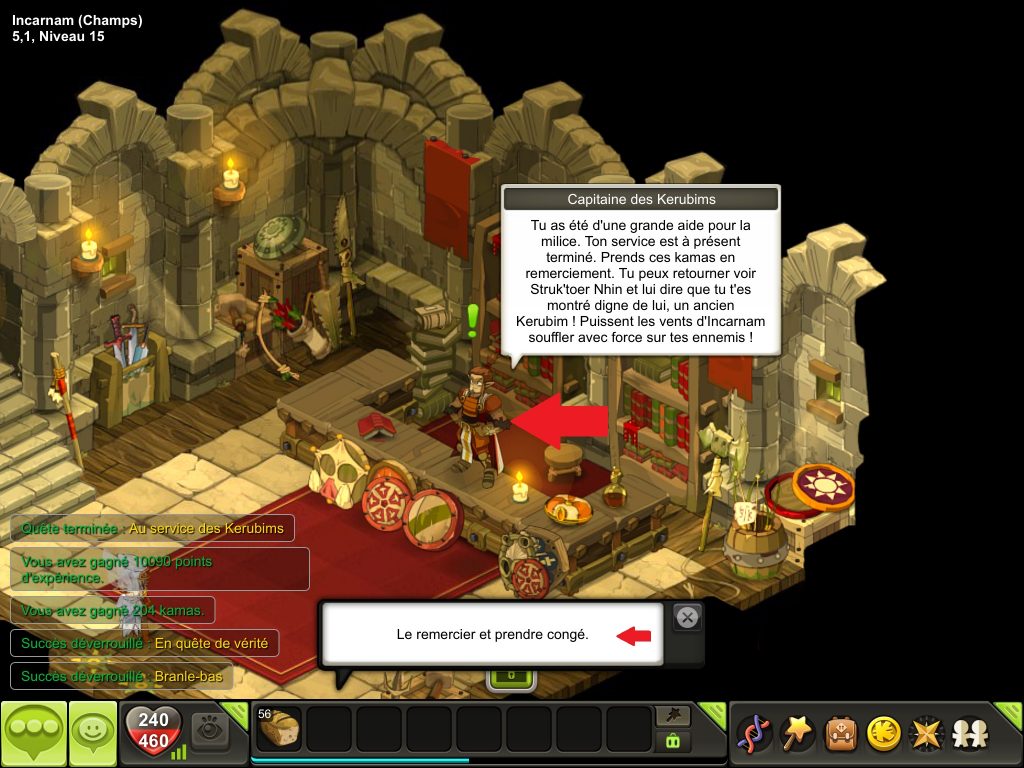Open the chat with the three-dot bubble

[x=34, y=734]
